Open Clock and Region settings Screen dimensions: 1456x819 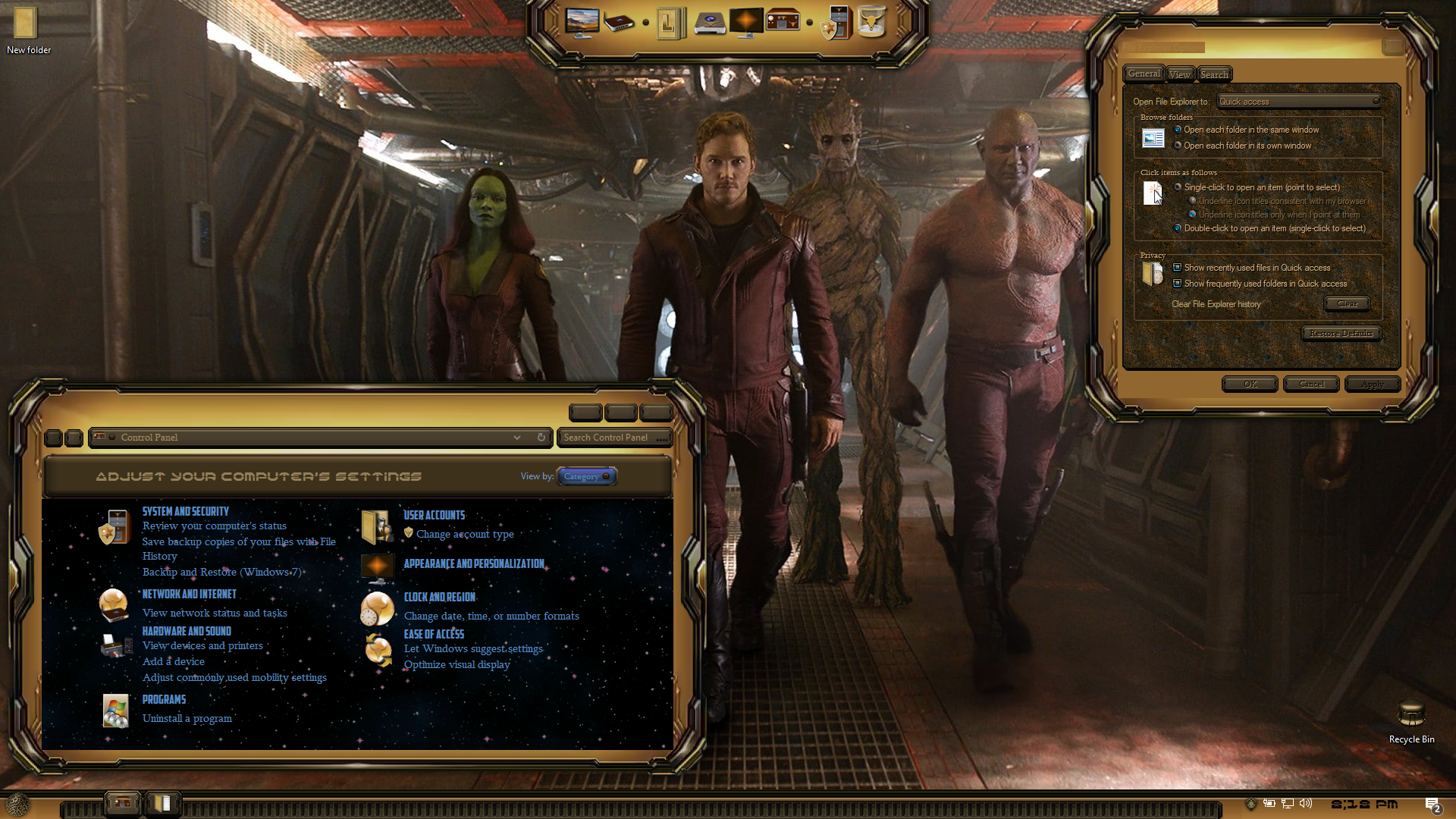point(439,598)
